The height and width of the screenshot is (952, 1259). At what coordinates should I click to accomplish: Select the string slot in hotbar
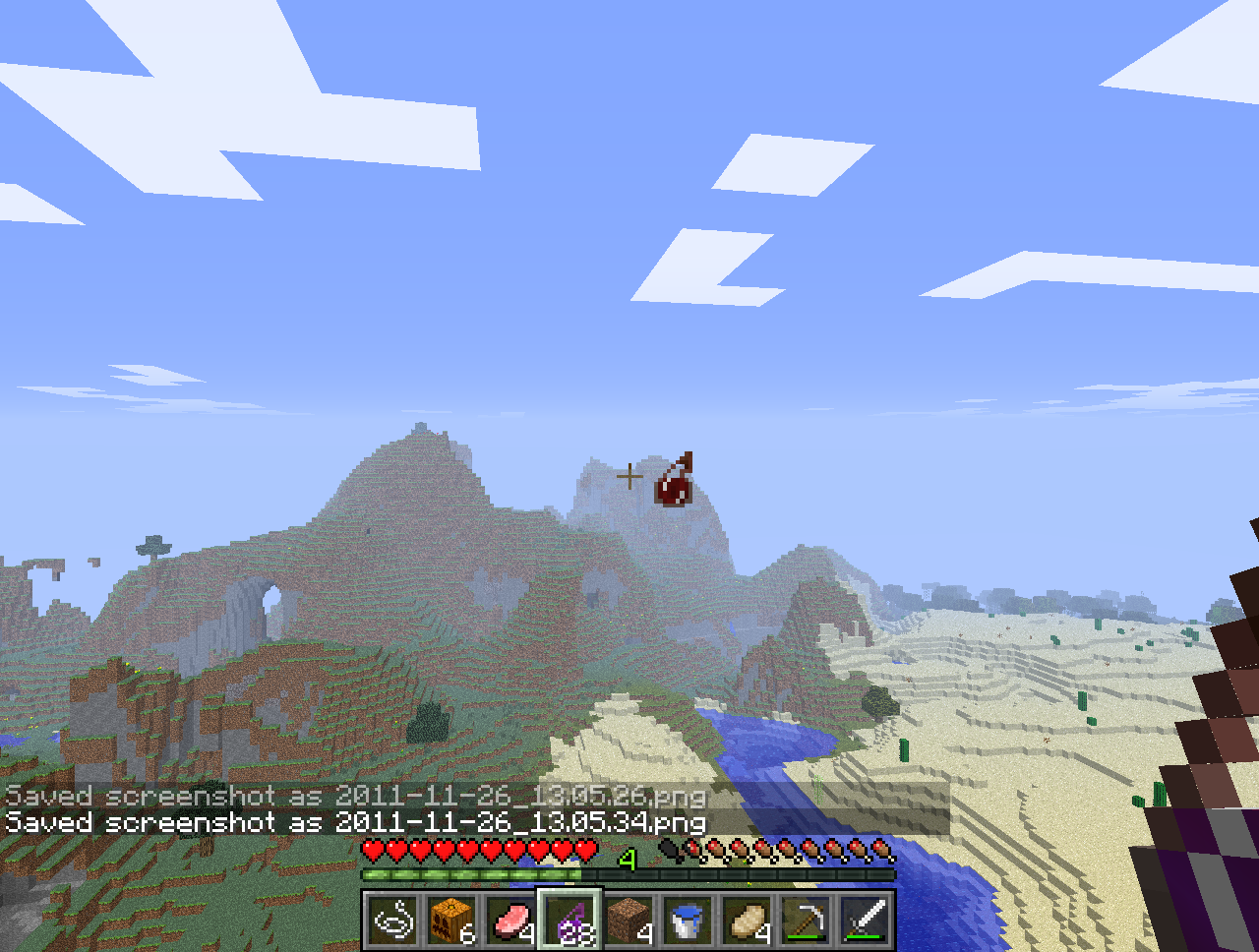click(393, 922)
